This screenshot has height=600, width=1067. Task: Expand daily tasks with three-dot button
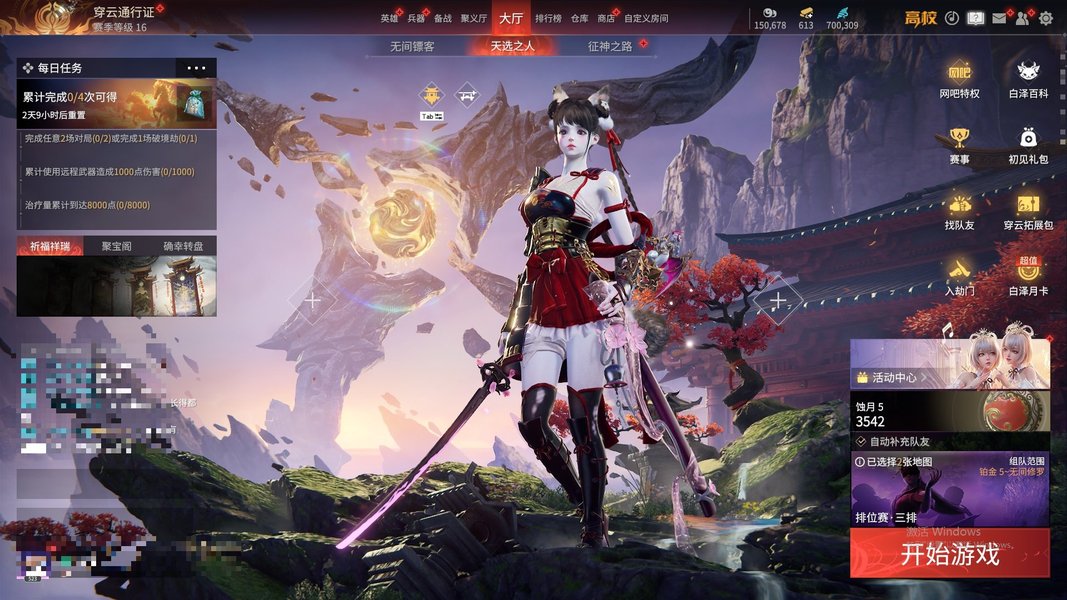195,68
